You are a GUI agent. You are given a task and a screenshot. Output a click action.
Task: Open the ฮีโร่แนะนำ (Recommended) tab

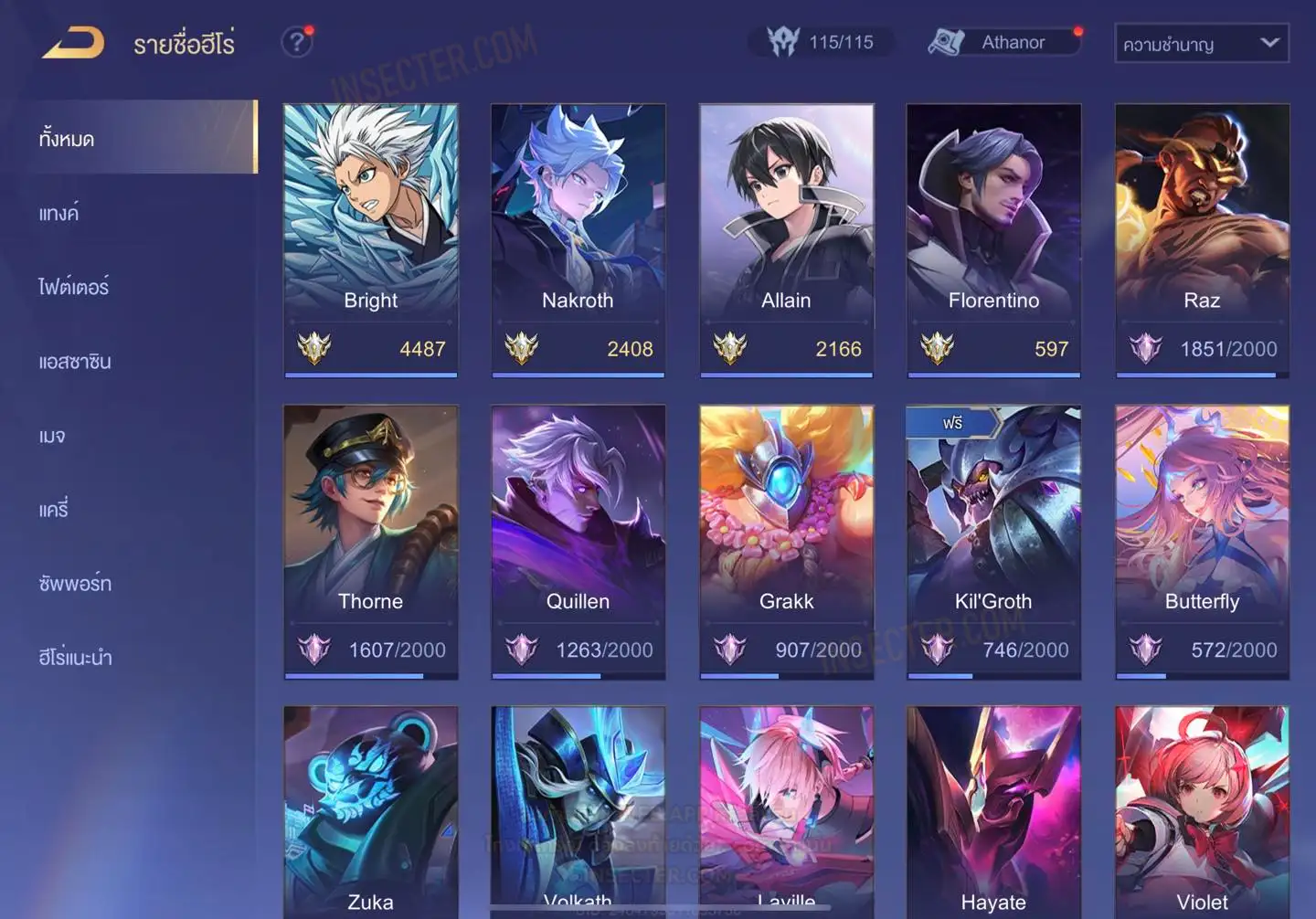[x=75, y=658]
